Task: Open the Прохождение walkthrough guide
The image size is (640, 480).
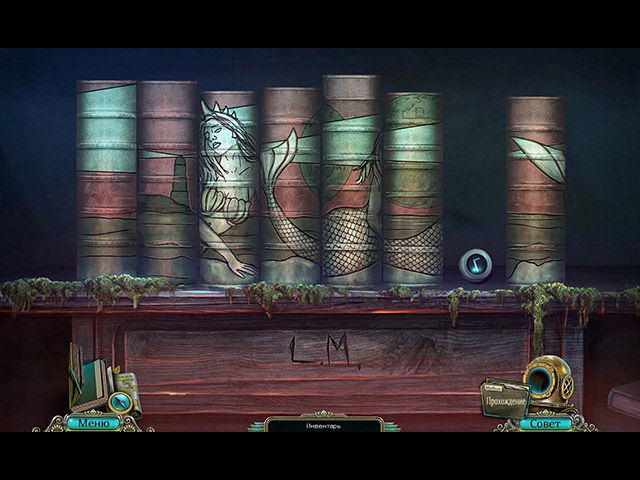Action: [504, 400]
